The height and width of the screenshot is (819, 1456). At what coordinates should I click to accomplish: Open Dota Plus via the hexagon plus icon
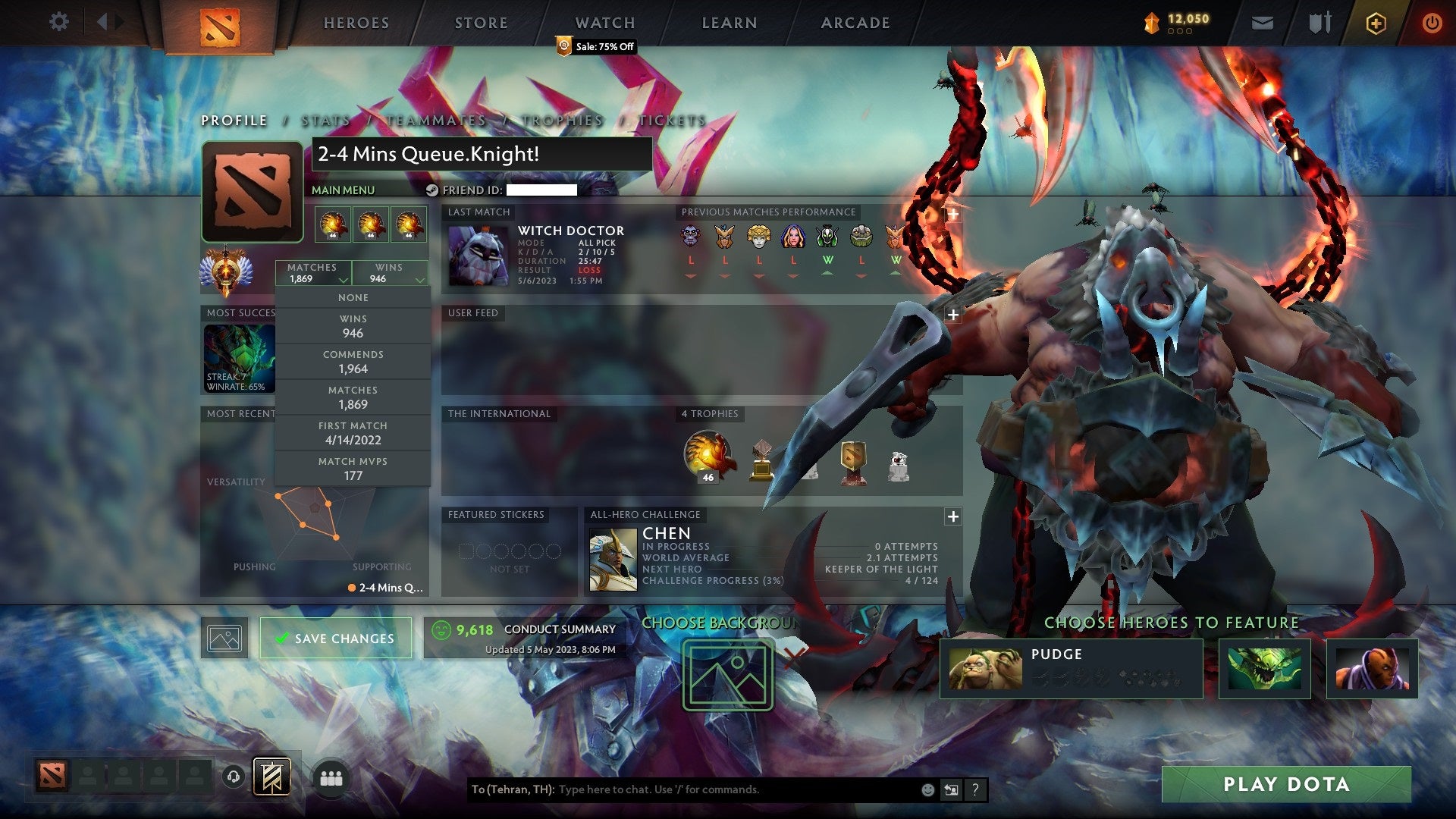[x=1378, y=23]
